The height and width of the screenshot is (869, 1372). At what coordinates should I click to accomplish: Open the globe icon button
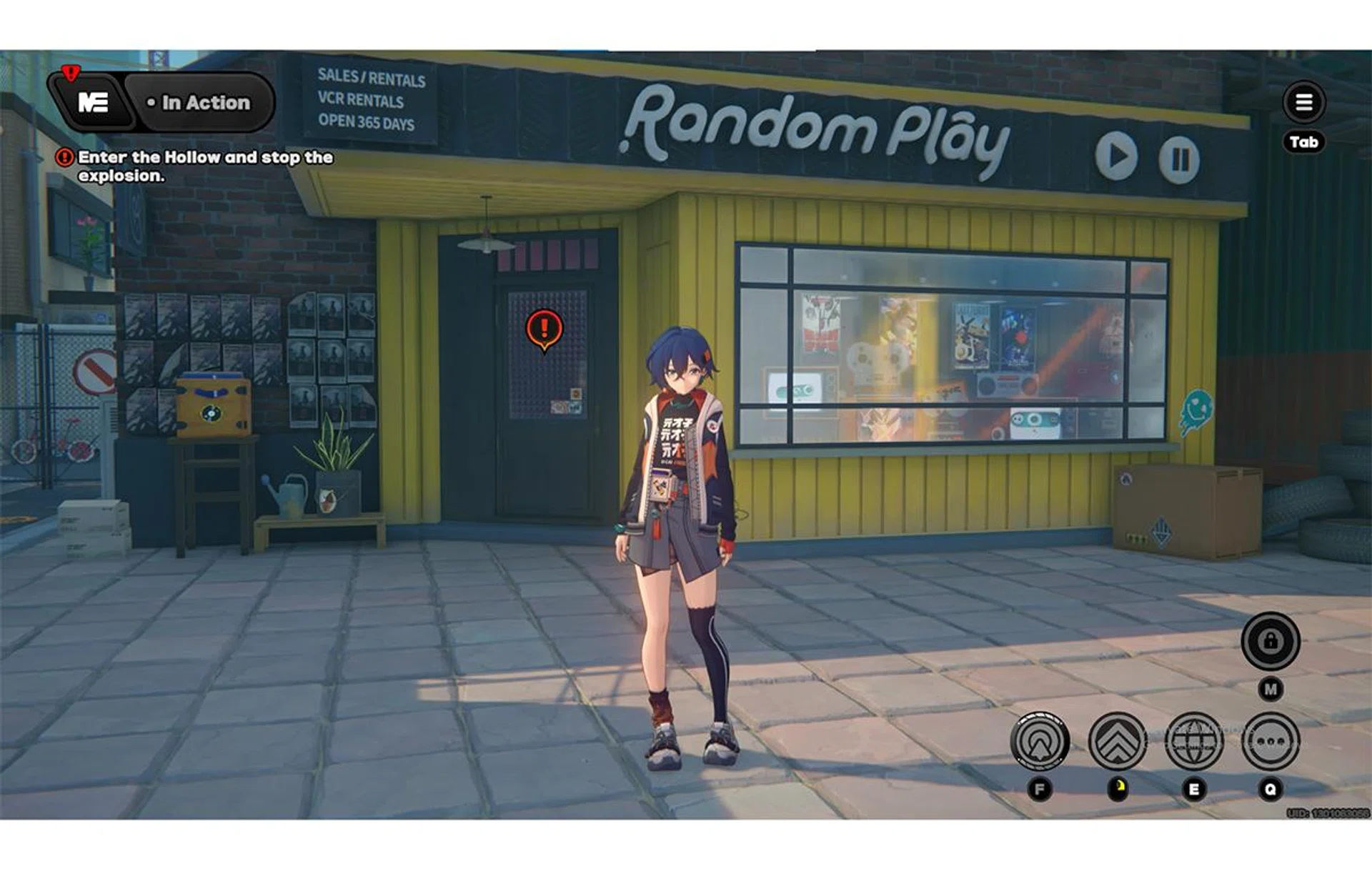1193,742
